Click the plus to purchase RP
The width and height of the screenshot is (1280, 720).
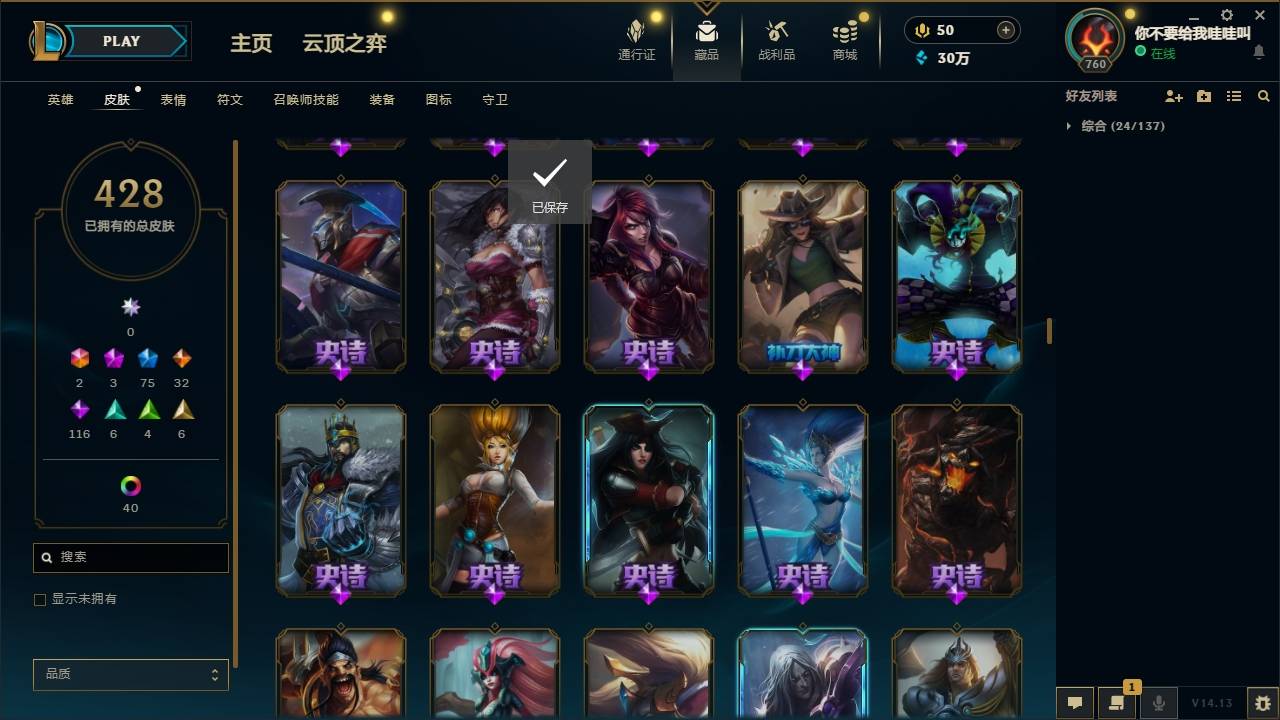coord(1007,30)
